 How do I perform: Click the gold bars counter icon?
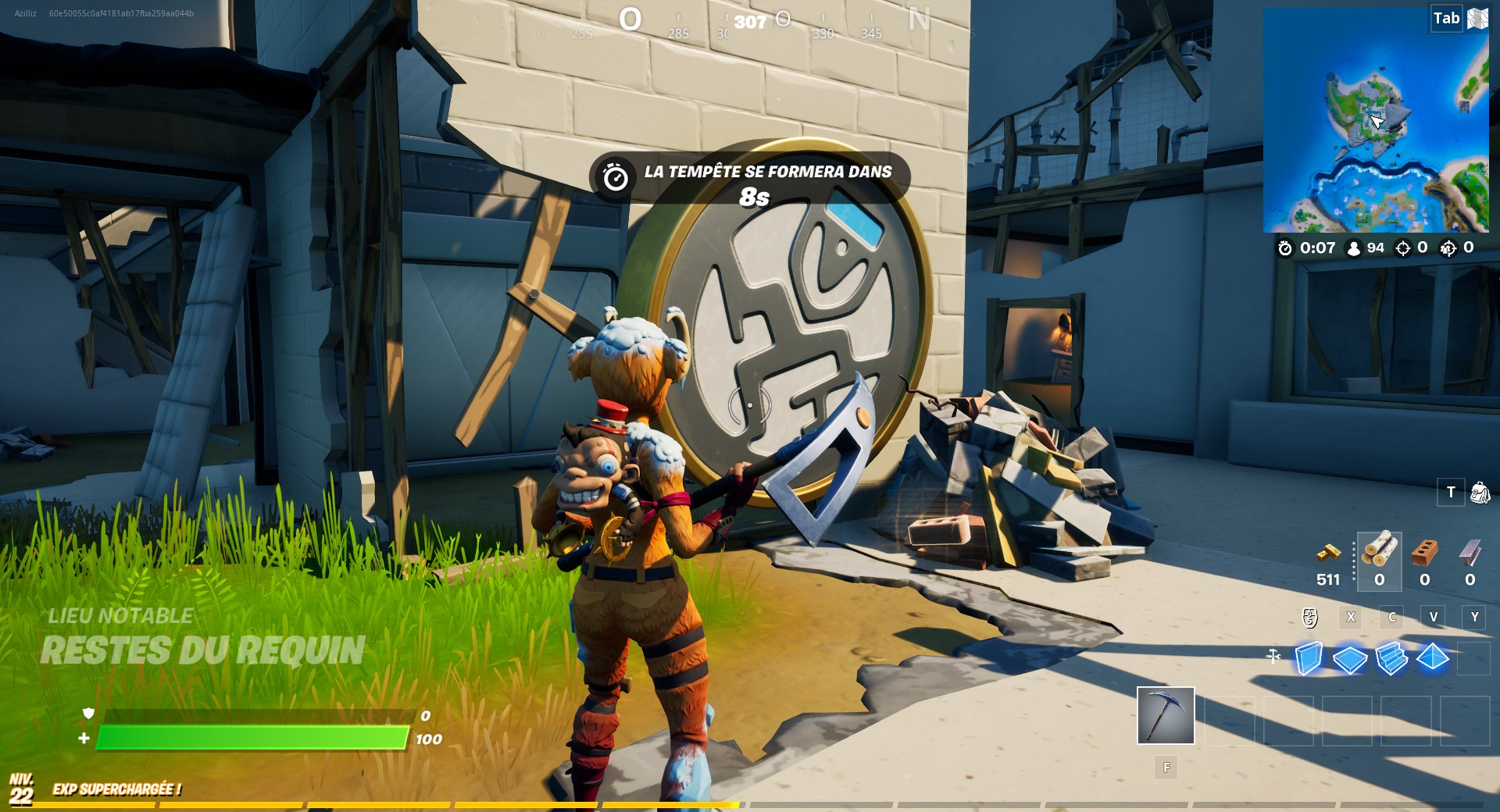tap(1330, 552)
